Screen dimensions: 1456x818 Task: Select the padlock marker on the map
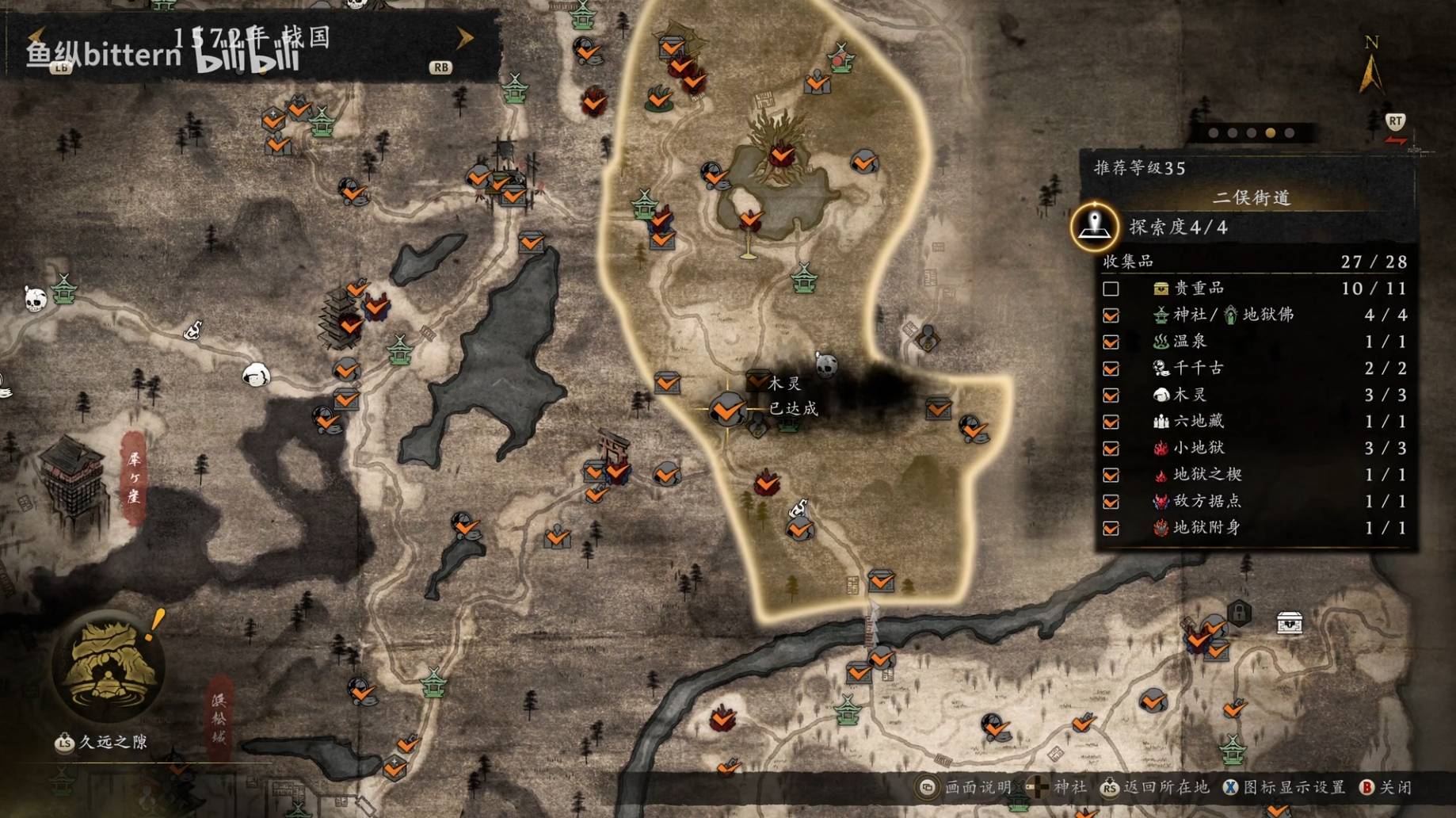pyautogui.click(x=1239, y=613)
